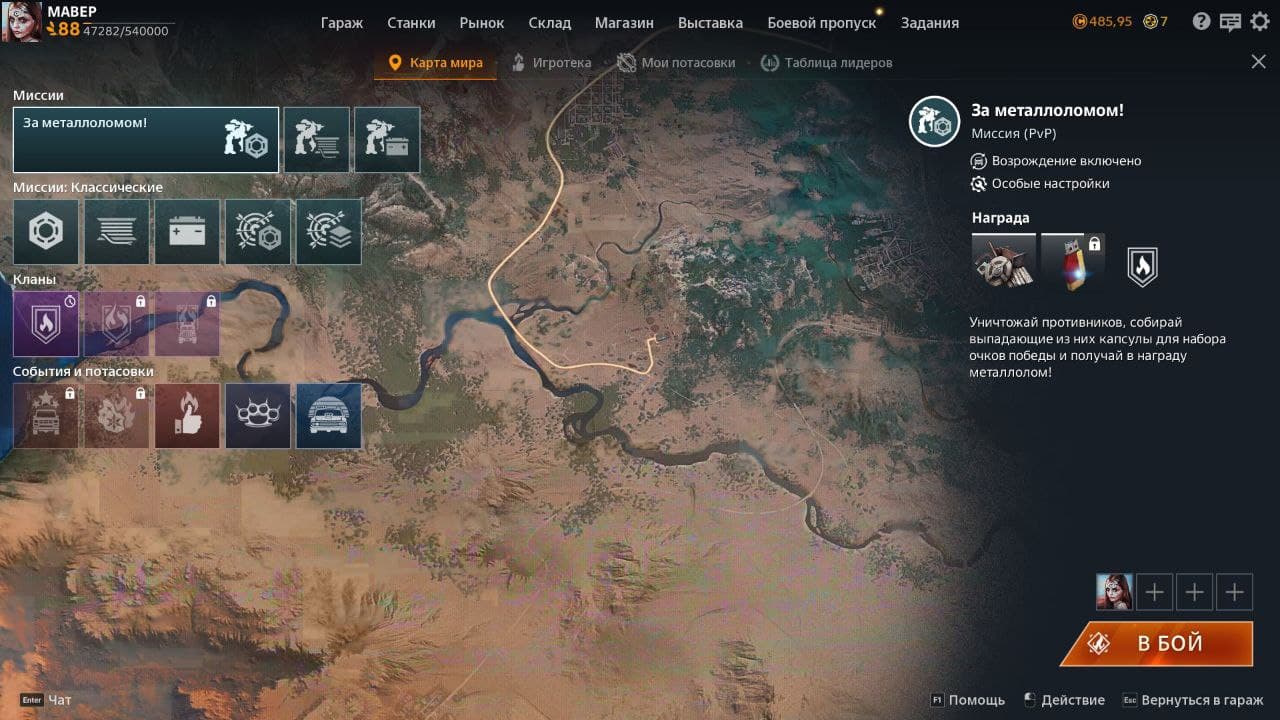Choose the blue car event tile

pyautogui.click(x=329, y=416)
